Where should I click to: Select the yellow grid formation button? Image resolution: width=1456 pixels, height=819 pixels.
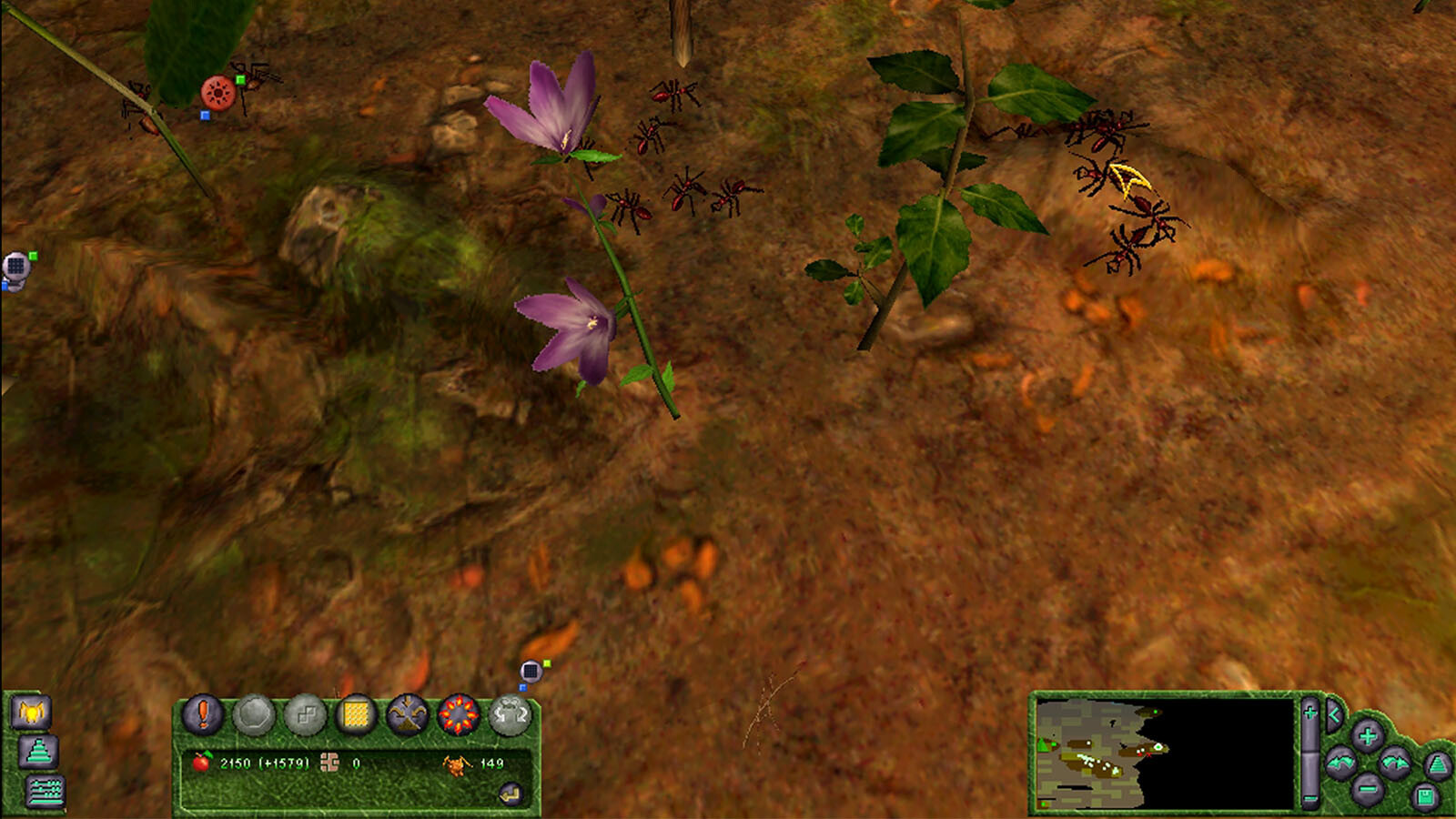[356, 715]
